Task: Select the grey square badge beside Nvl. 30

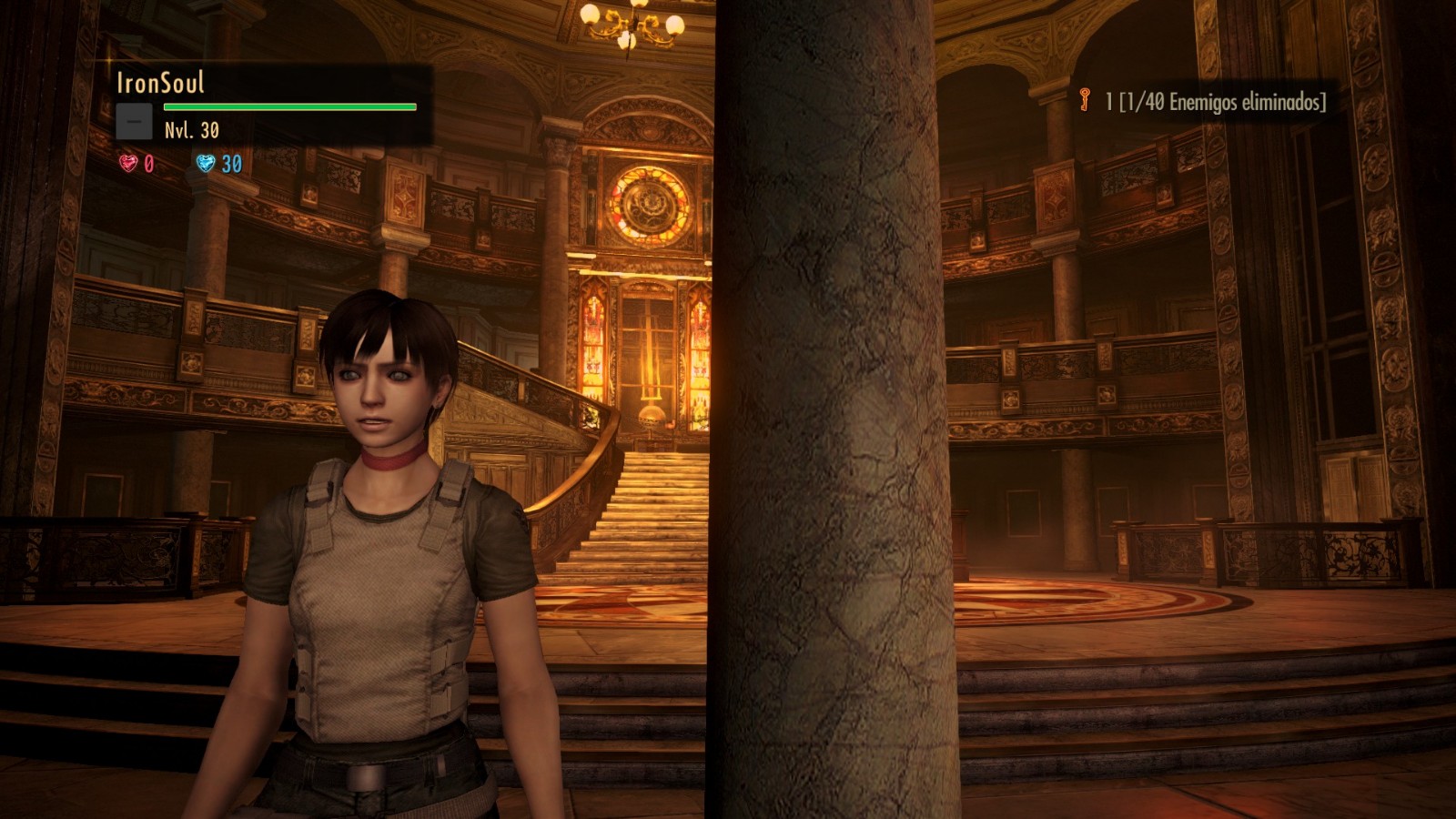Action: tap(134, 122)
